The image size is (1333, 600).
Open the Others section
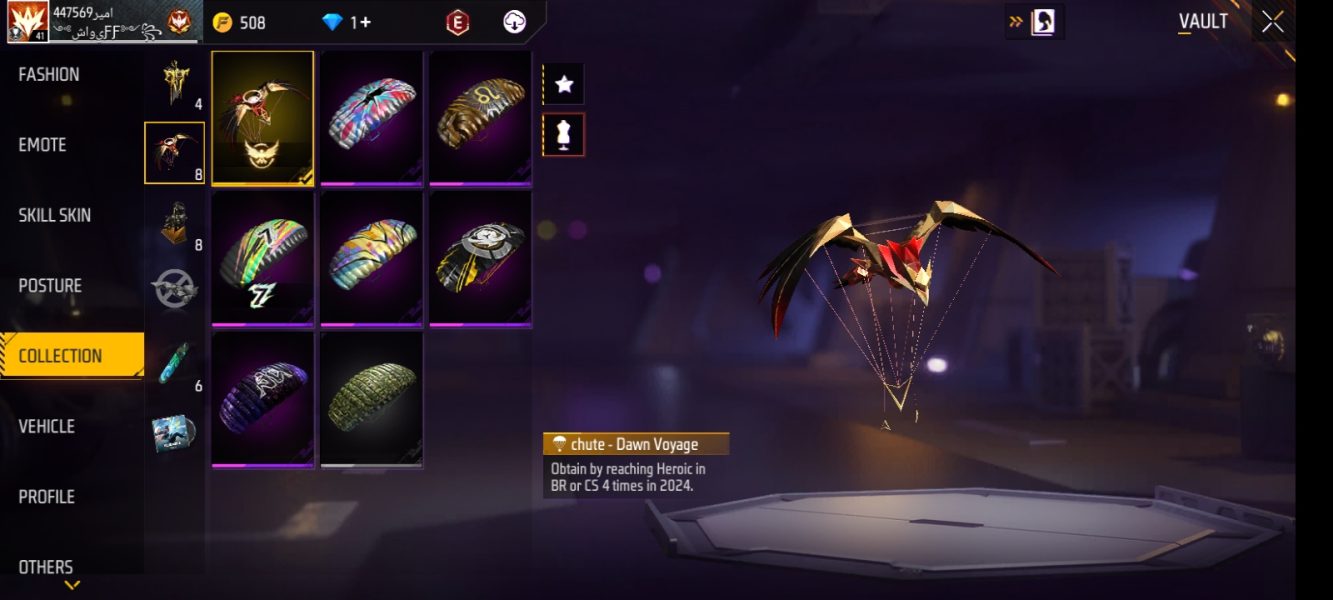coord(46,566)
